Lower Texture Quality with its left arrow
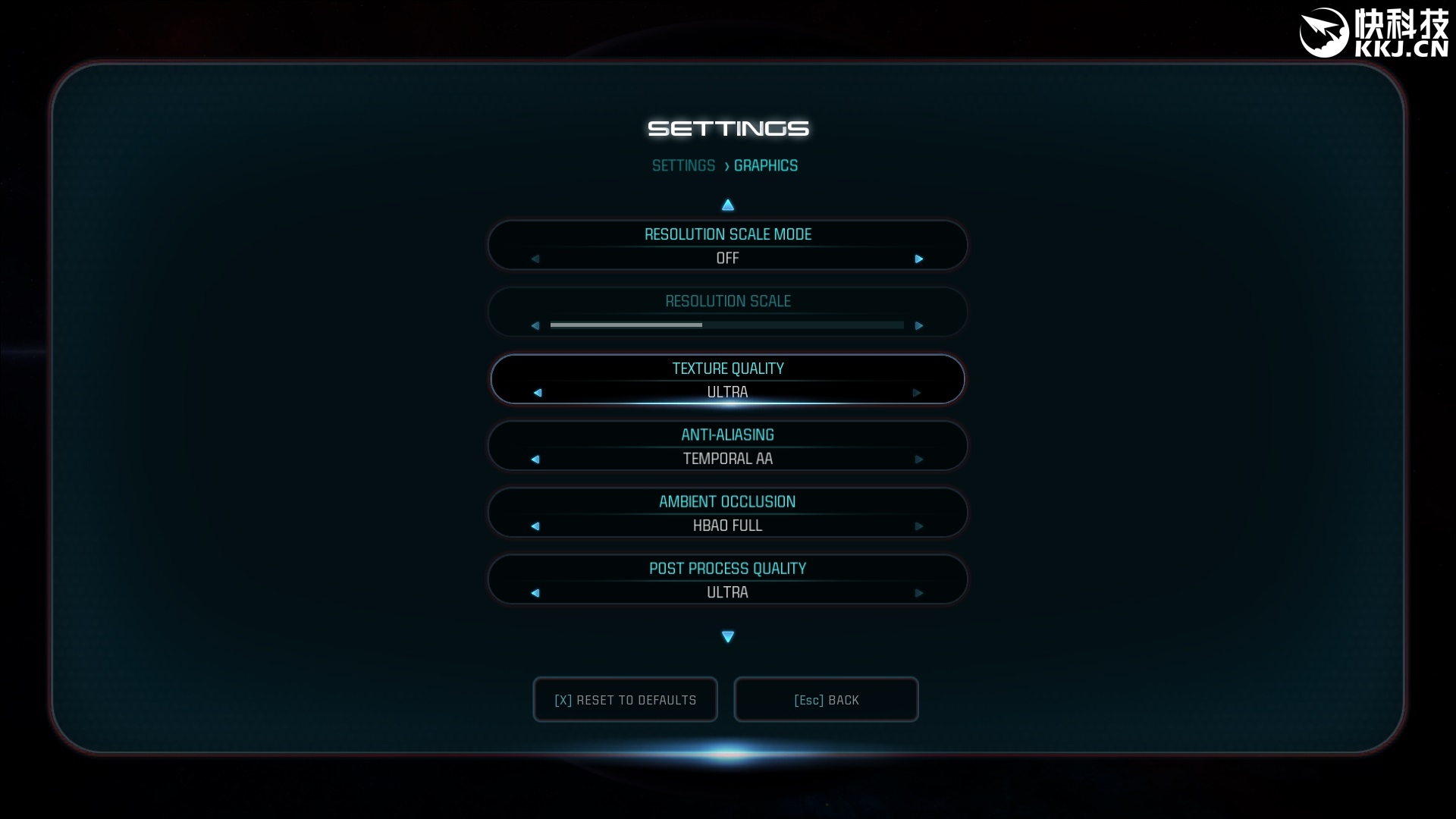This screenshot has width=1456, height=819. tap(538, 393)
